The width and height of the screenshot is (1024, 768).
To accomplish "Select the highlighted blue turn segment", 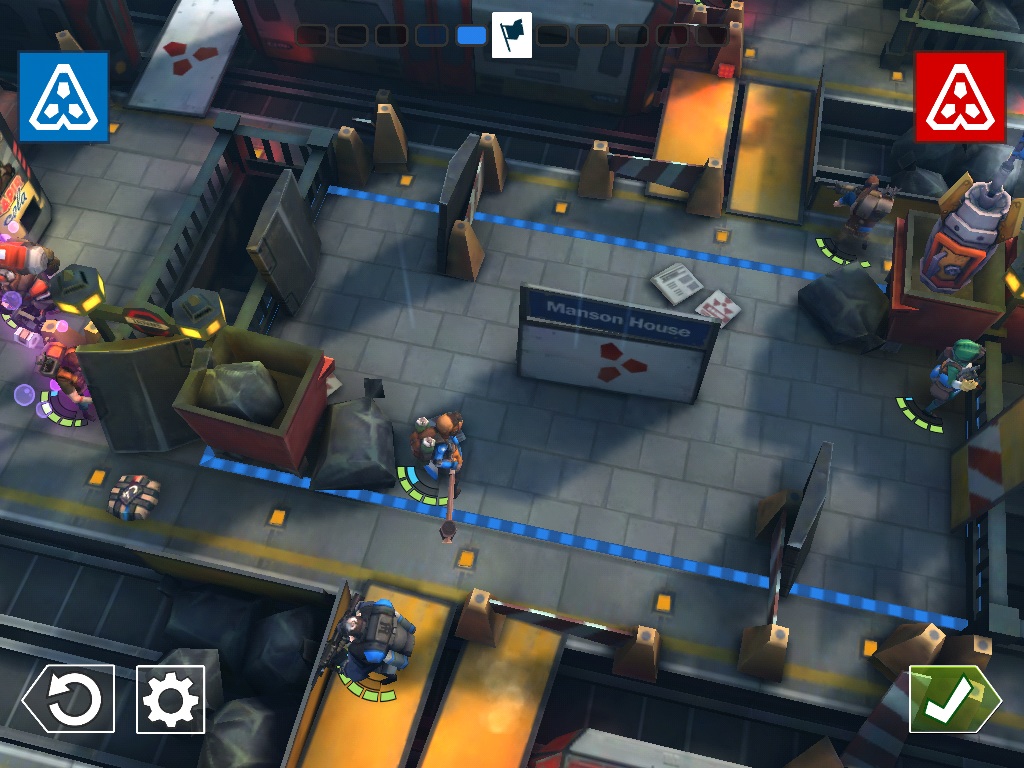I will point(471,36).
